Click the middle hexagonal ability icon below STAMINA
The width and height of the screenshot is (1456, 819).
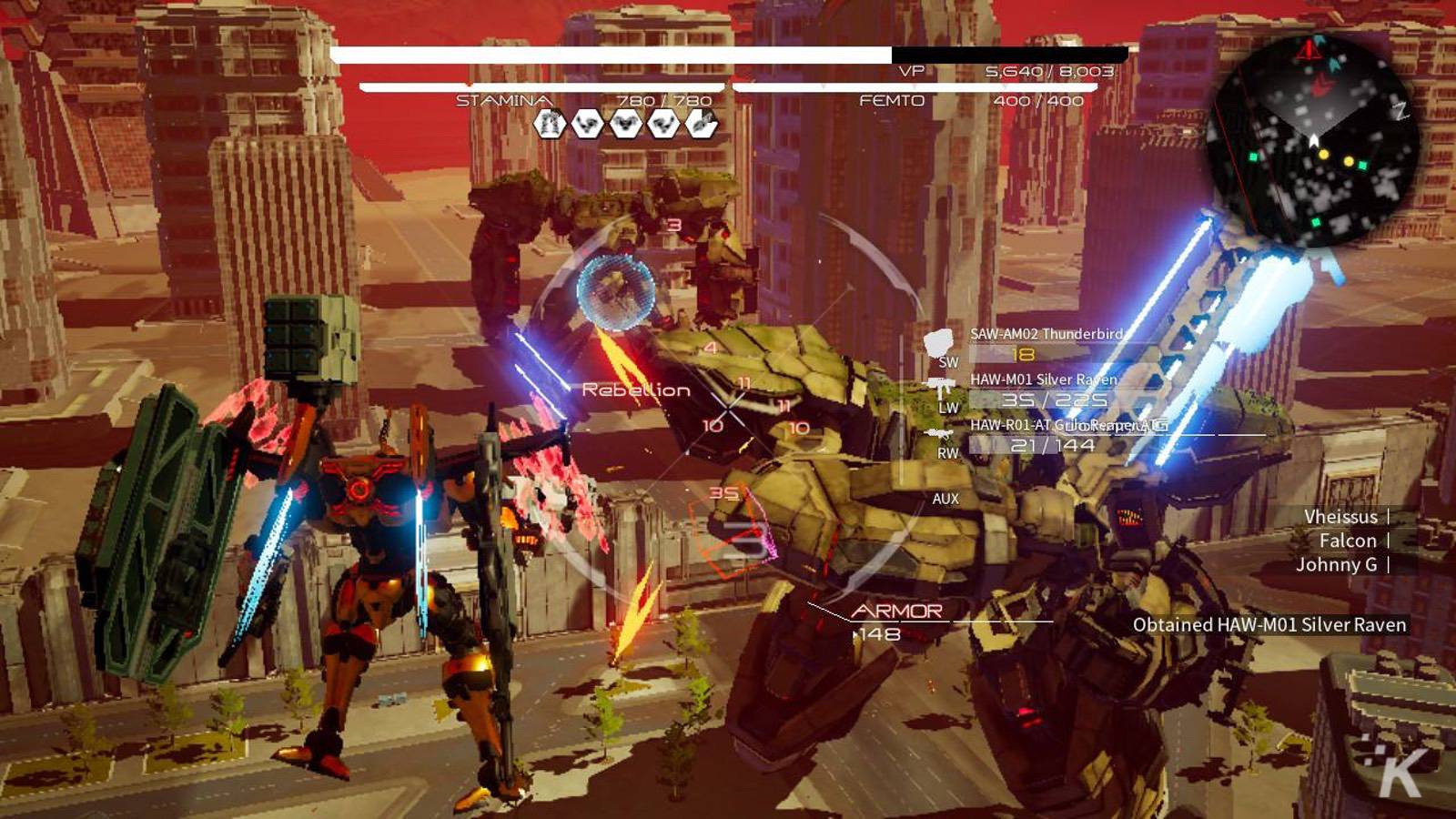pos(626,124)
